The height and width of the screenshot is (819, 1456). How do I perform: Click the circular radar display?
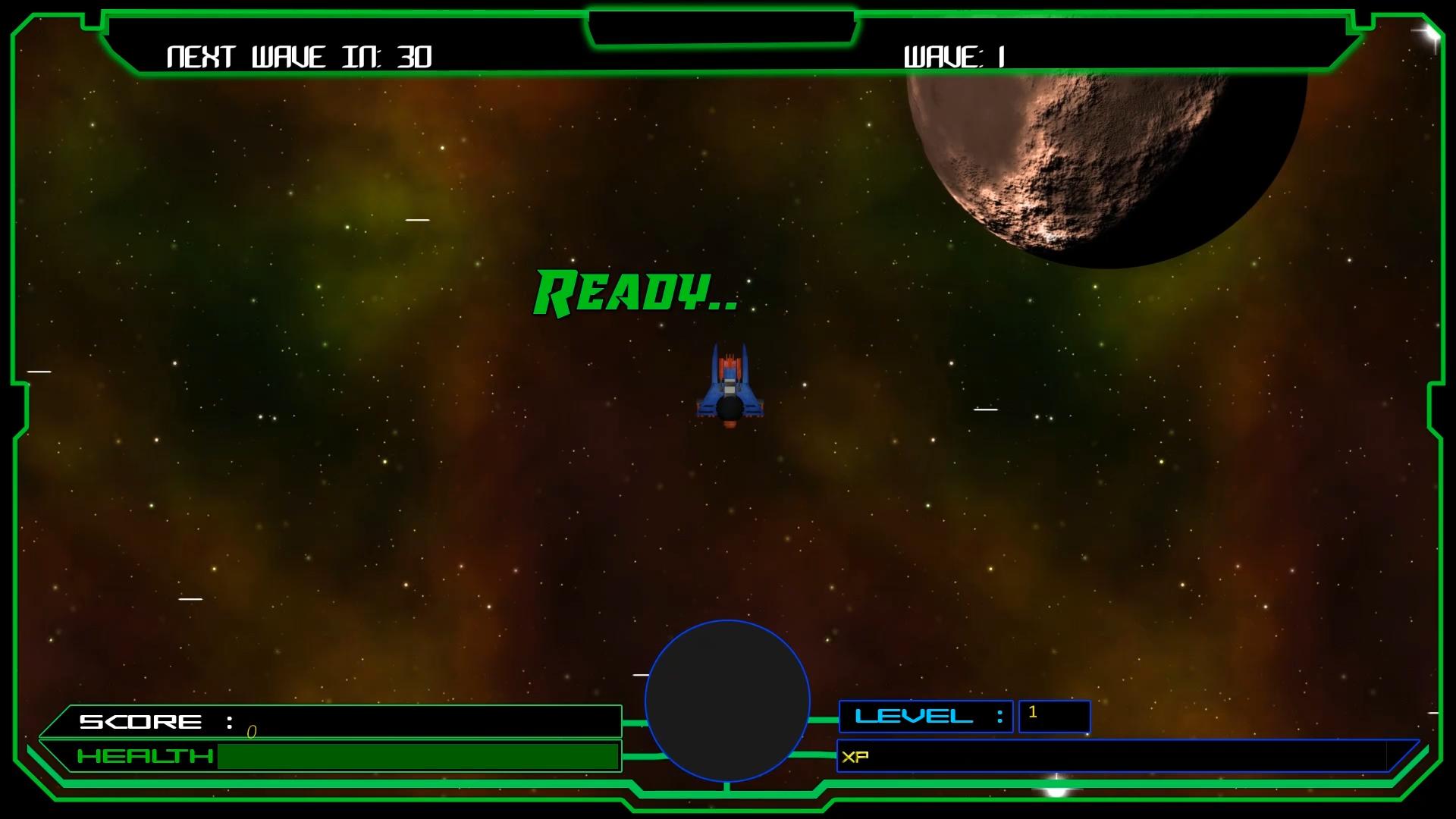coord(727,701)
